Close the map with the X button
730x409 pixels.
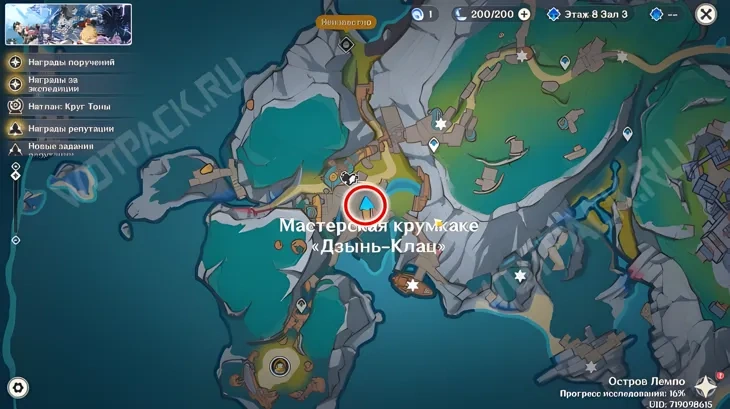coord(706,14)
